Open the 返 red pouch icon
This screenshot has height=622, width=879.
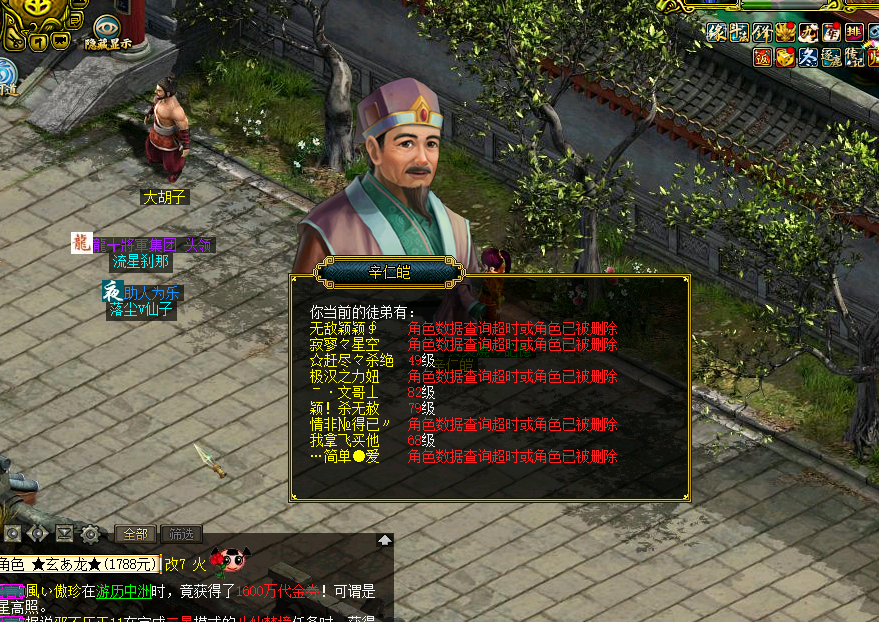pyautogui.click(x=764, y=57)
